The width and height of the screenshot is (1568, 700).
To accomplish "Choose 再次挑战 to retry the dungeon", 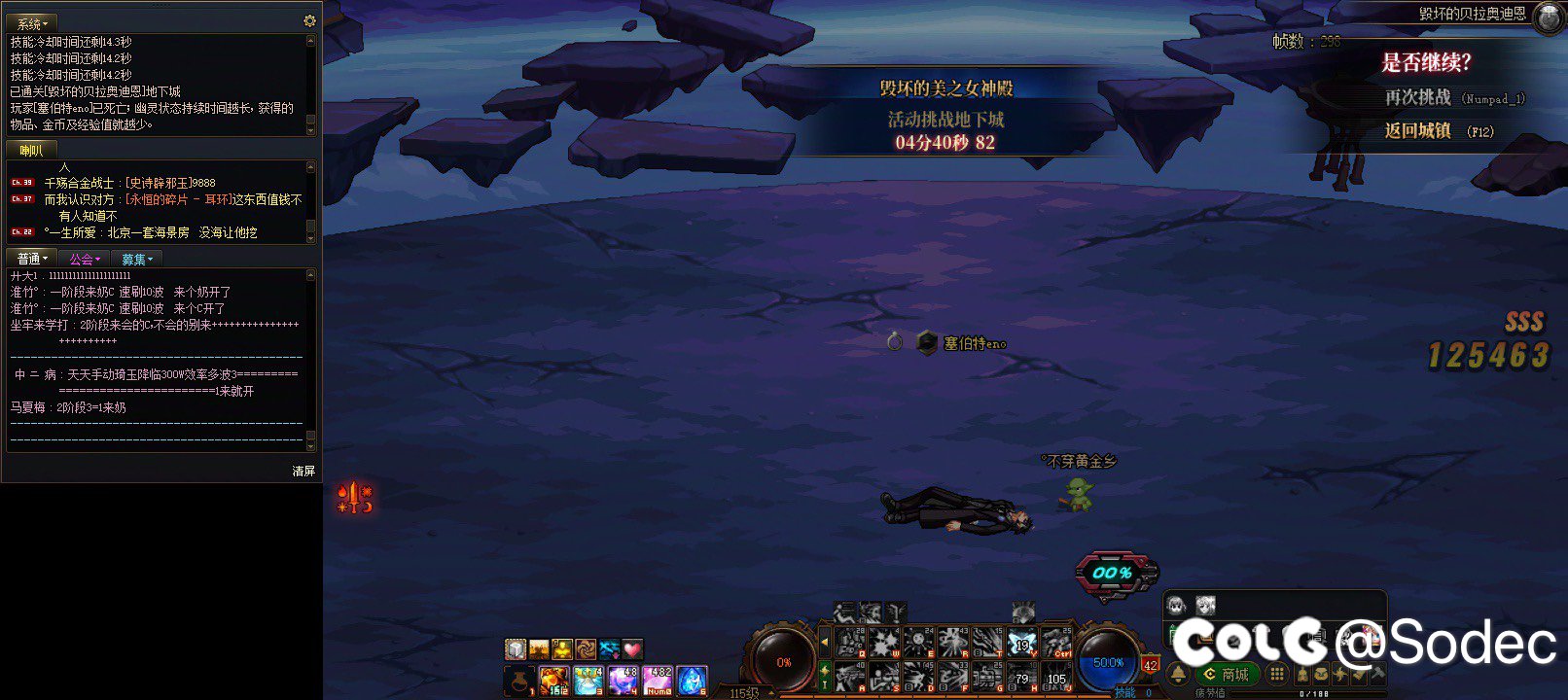I will (1418, 97).
